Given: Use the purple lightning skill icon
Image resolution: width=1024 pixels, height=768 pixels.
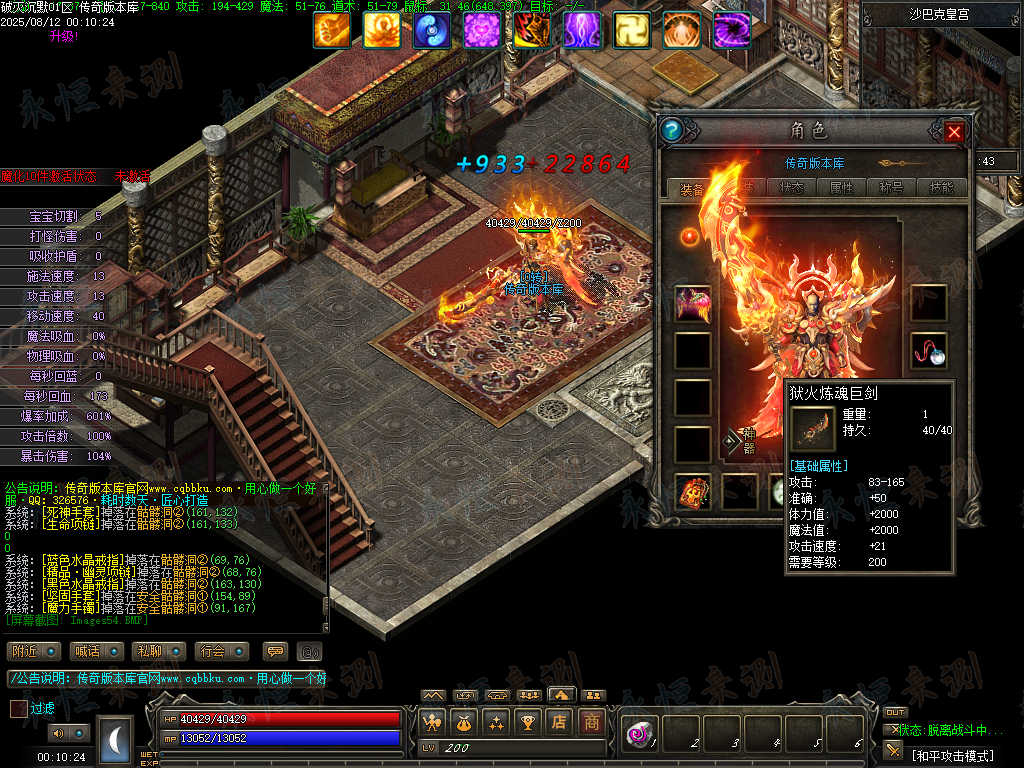Looking at the screenshot, I should [582, 30].
